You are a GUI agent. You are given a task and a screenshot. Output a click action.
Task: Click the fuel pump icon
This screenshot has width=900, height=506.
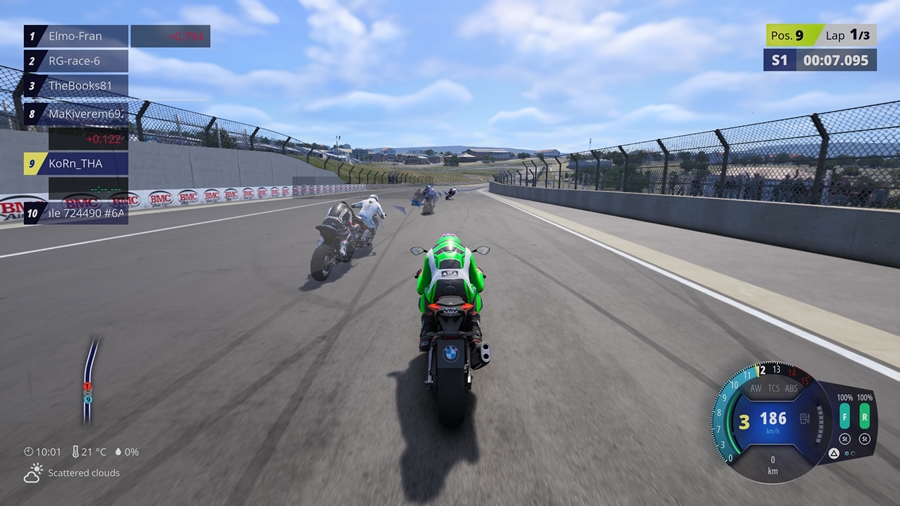tap(807, 418)
